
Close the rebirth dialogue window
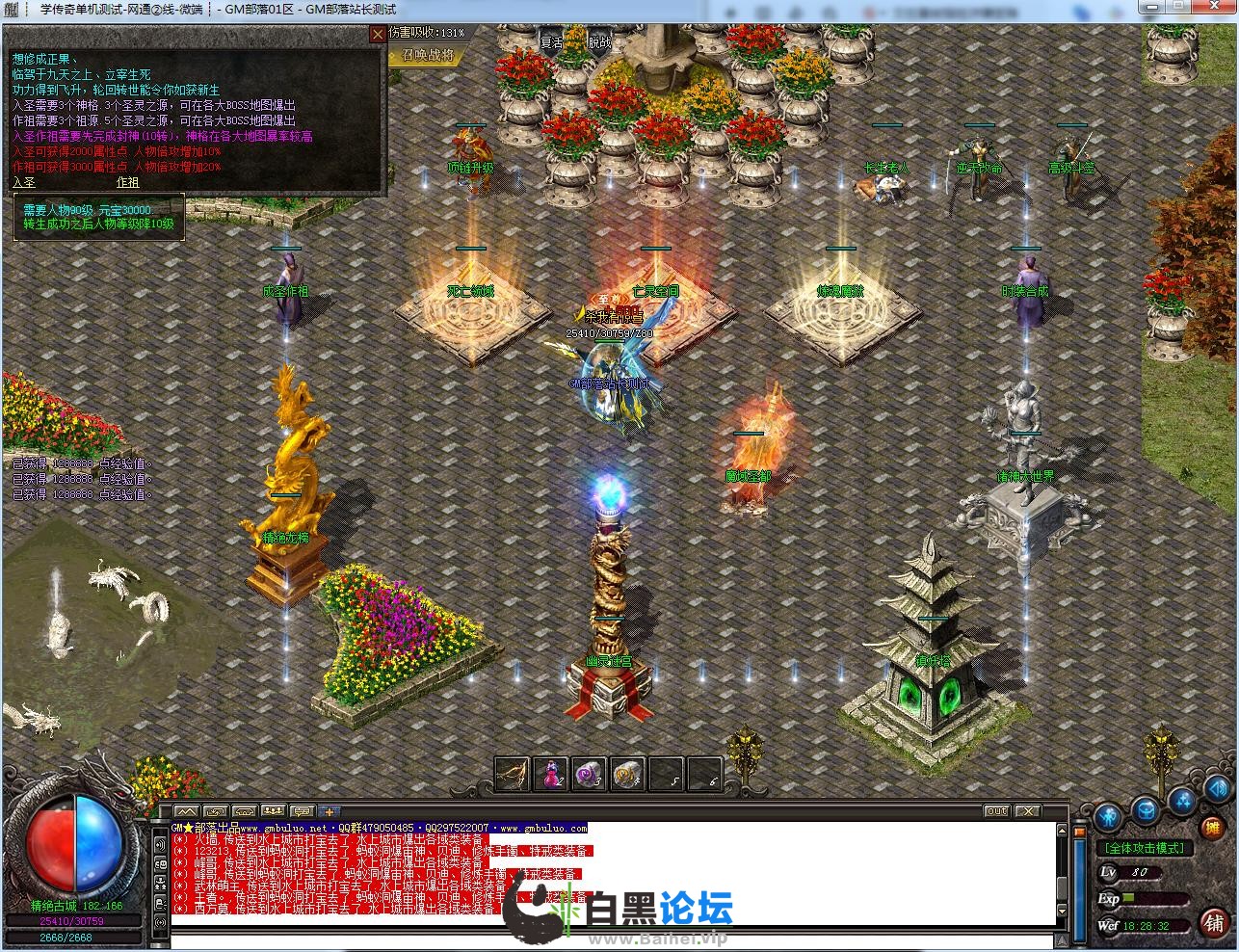378,35
